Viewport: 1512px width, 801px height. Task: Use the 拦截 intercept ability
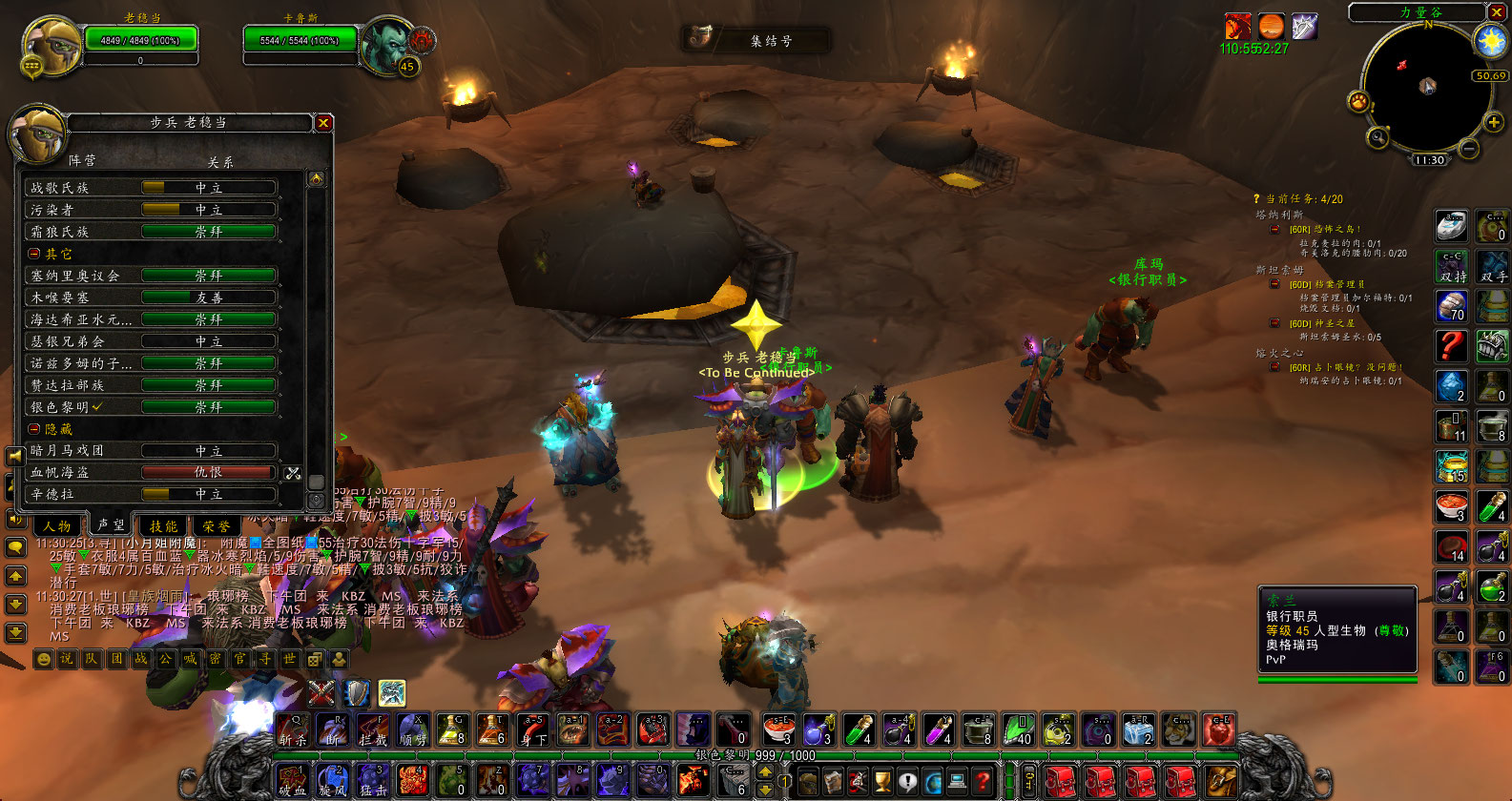(x=373, y=729)
